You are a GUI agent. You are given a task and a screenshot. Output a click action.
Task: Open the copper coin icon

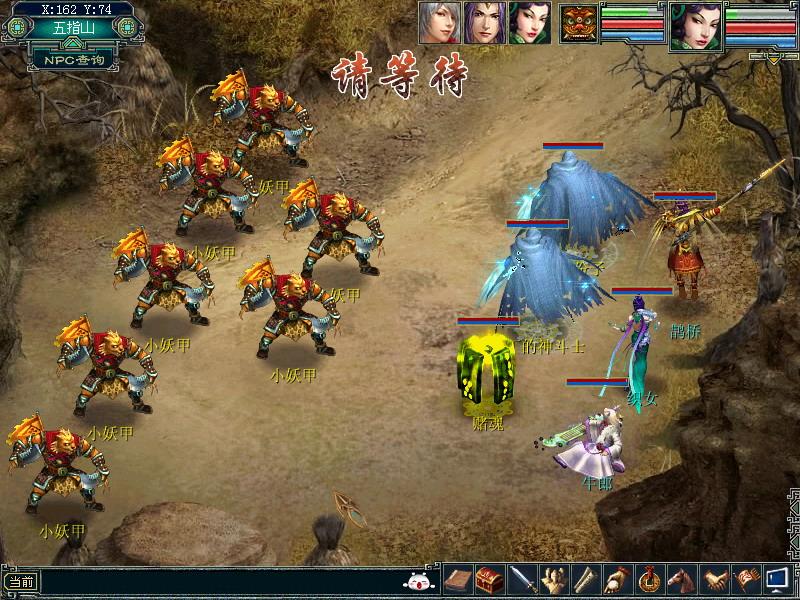click(x=649, y=579)
